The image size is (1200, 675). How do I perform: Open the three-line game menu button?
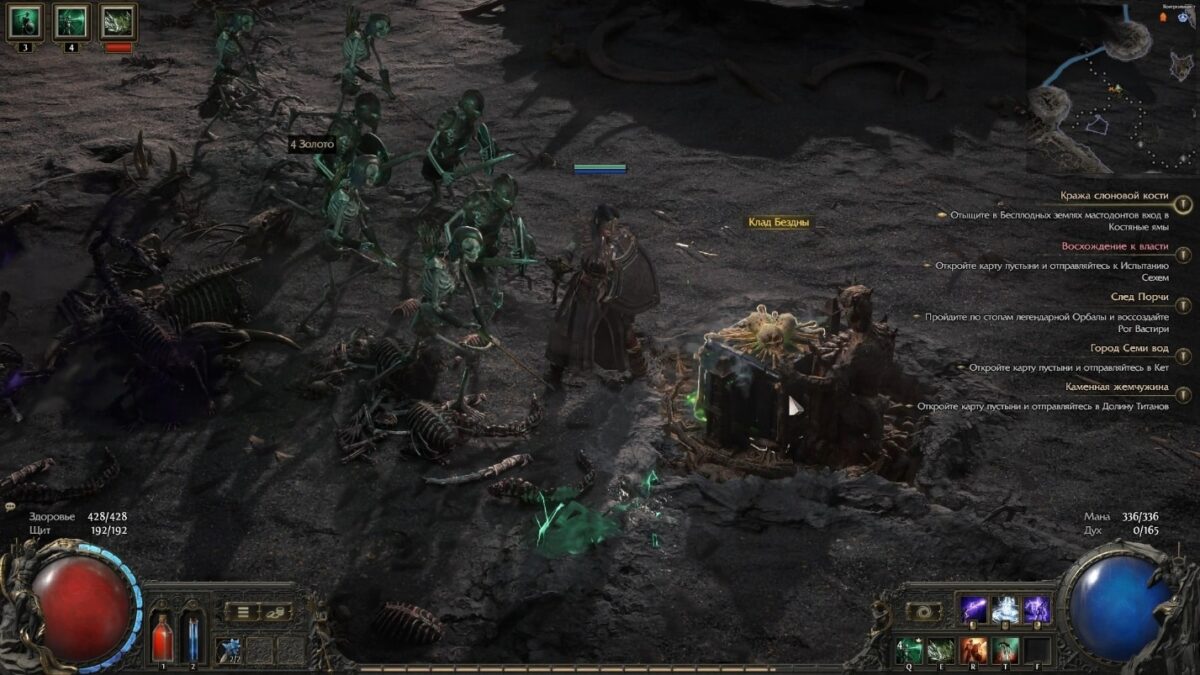pos(241,611)
